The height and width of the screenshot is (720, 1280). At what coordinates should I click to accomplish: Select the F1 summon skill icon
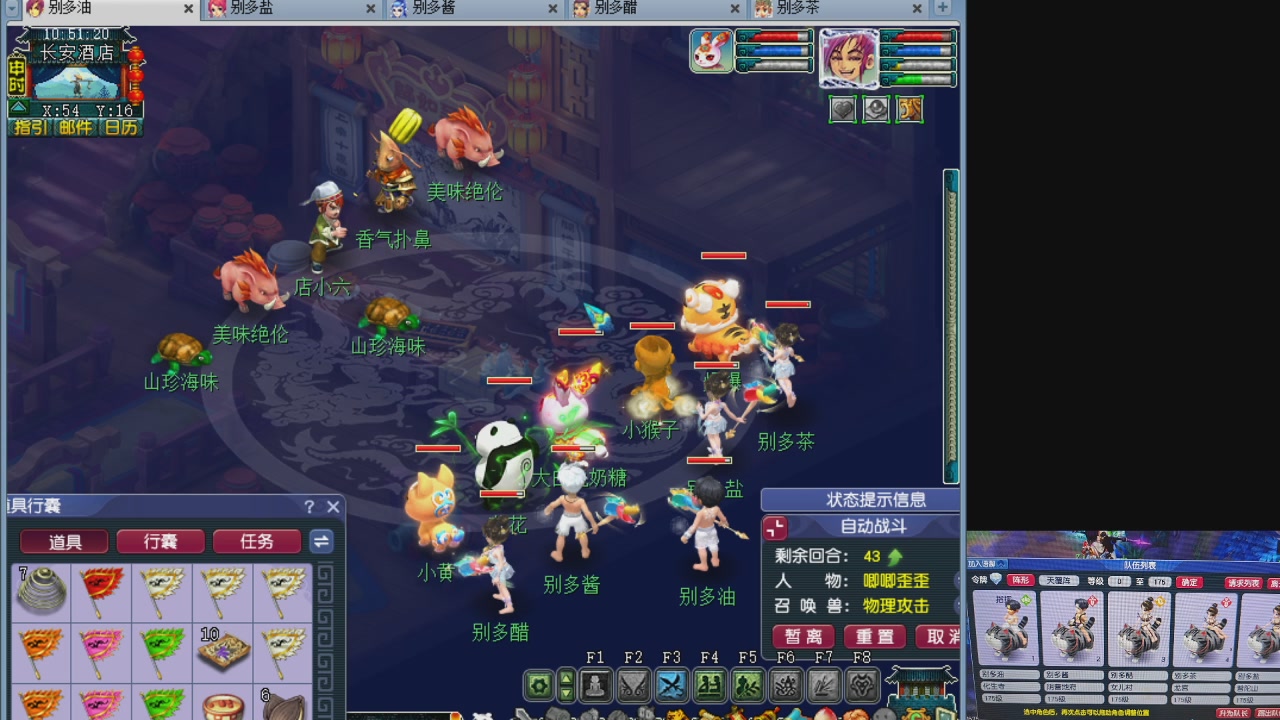pyautogui.click(x=596, y=685)
